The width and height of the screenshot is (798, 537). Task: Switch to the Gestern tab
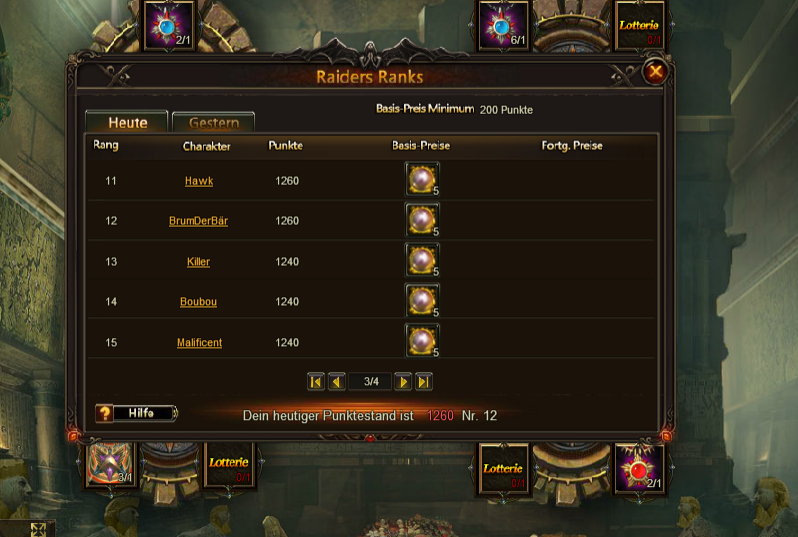[x=213, y=123]
